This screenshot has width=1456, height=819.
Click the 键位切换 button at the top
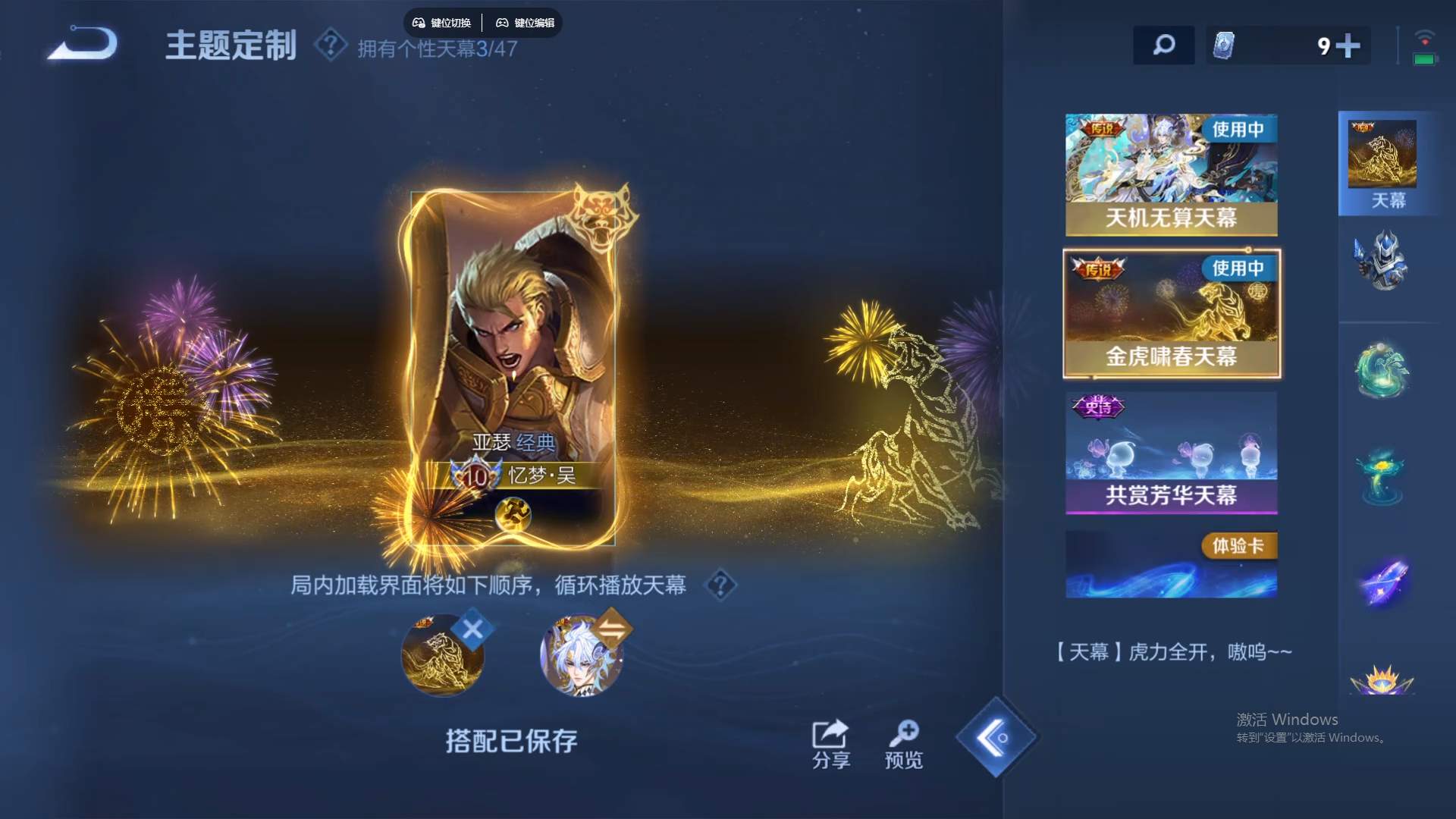(443, 23)
